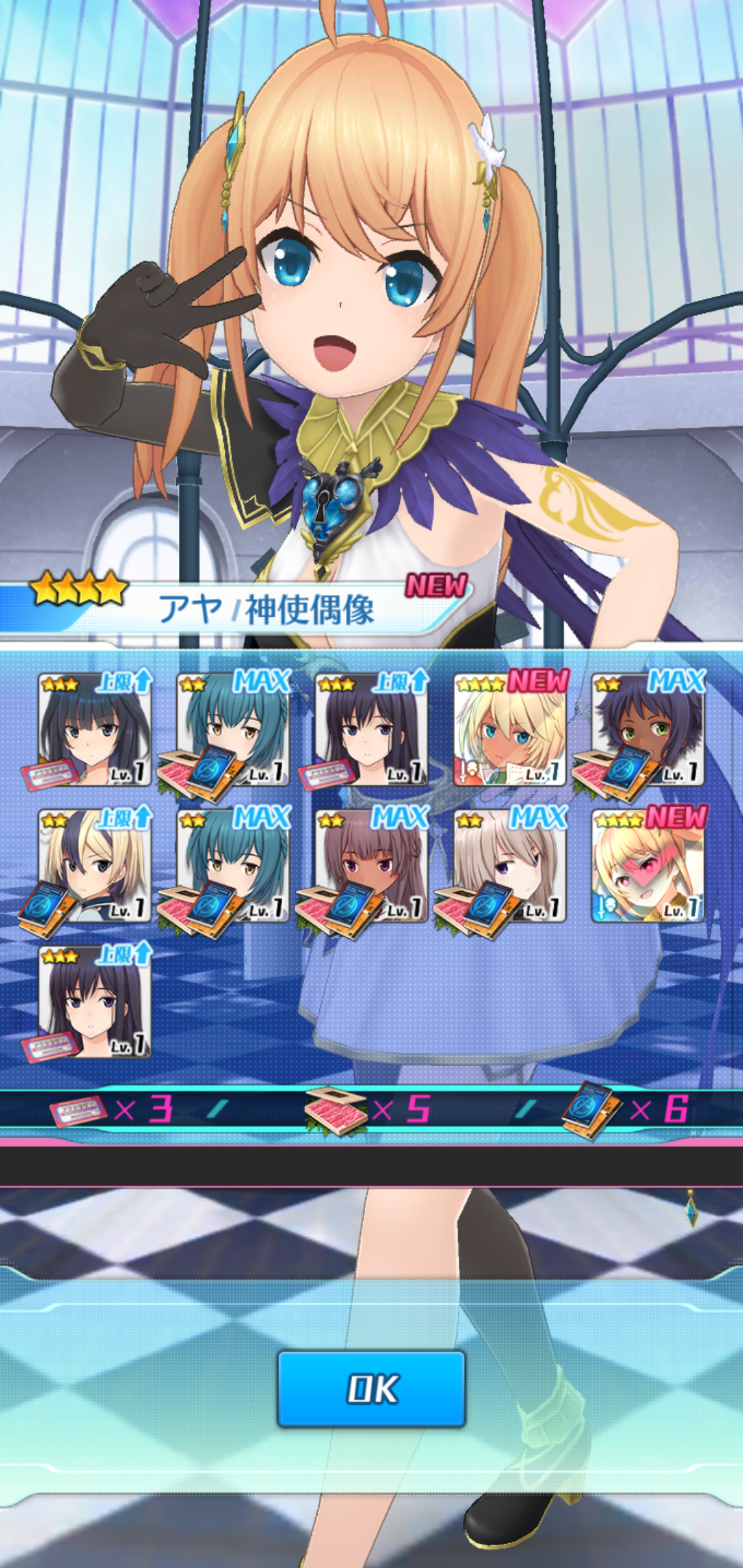The image size is (743, 1568).
Task: Select the tanned blonde four-star NEW character
Action: point(510,729)
